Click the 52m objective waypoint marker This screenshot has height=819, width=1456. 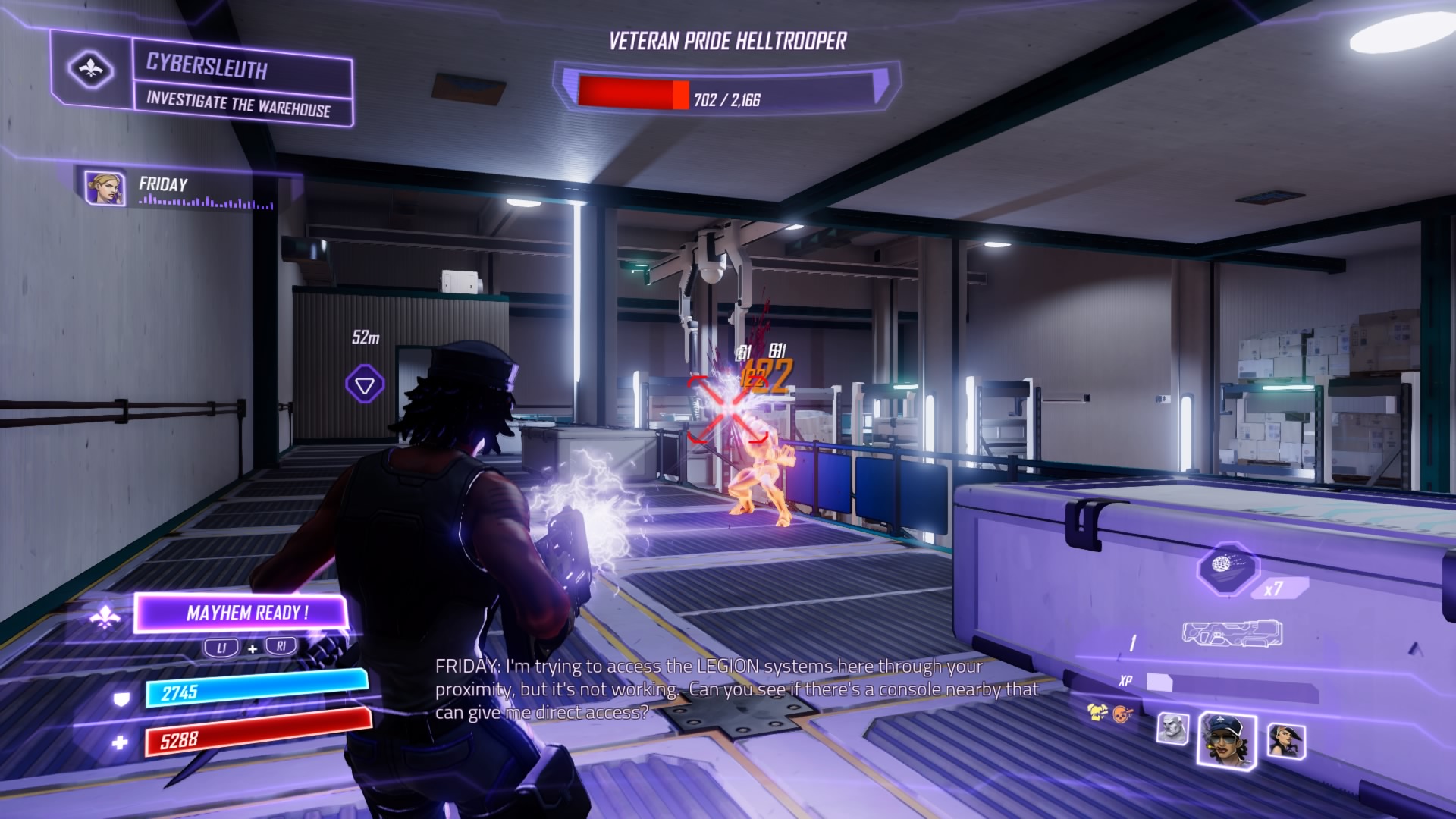pos(365,384)
